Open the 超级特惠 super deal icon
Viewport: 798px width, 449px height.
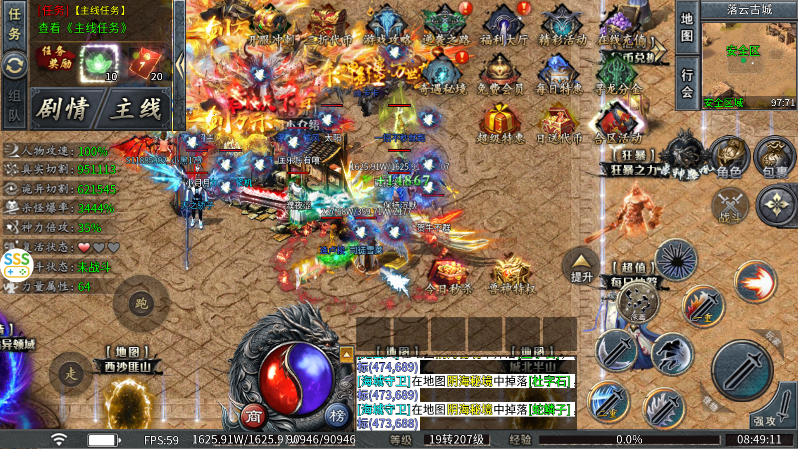[501, 127]
